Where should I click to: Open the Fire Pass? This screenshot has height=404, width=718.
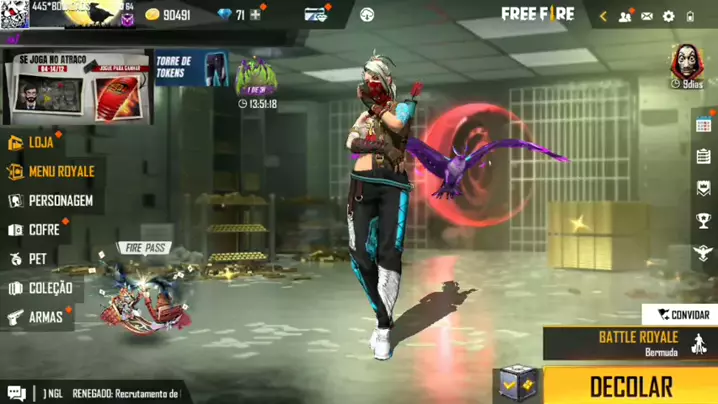point(145,290)
